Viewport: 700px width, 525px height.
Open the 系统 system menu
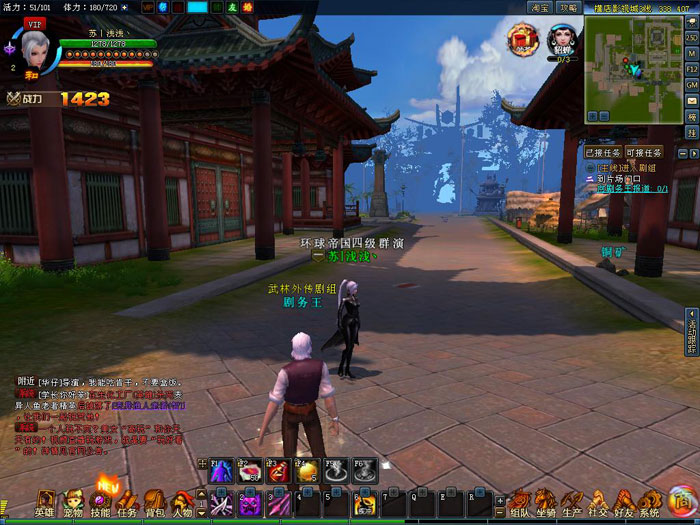[x=649, y=501]
